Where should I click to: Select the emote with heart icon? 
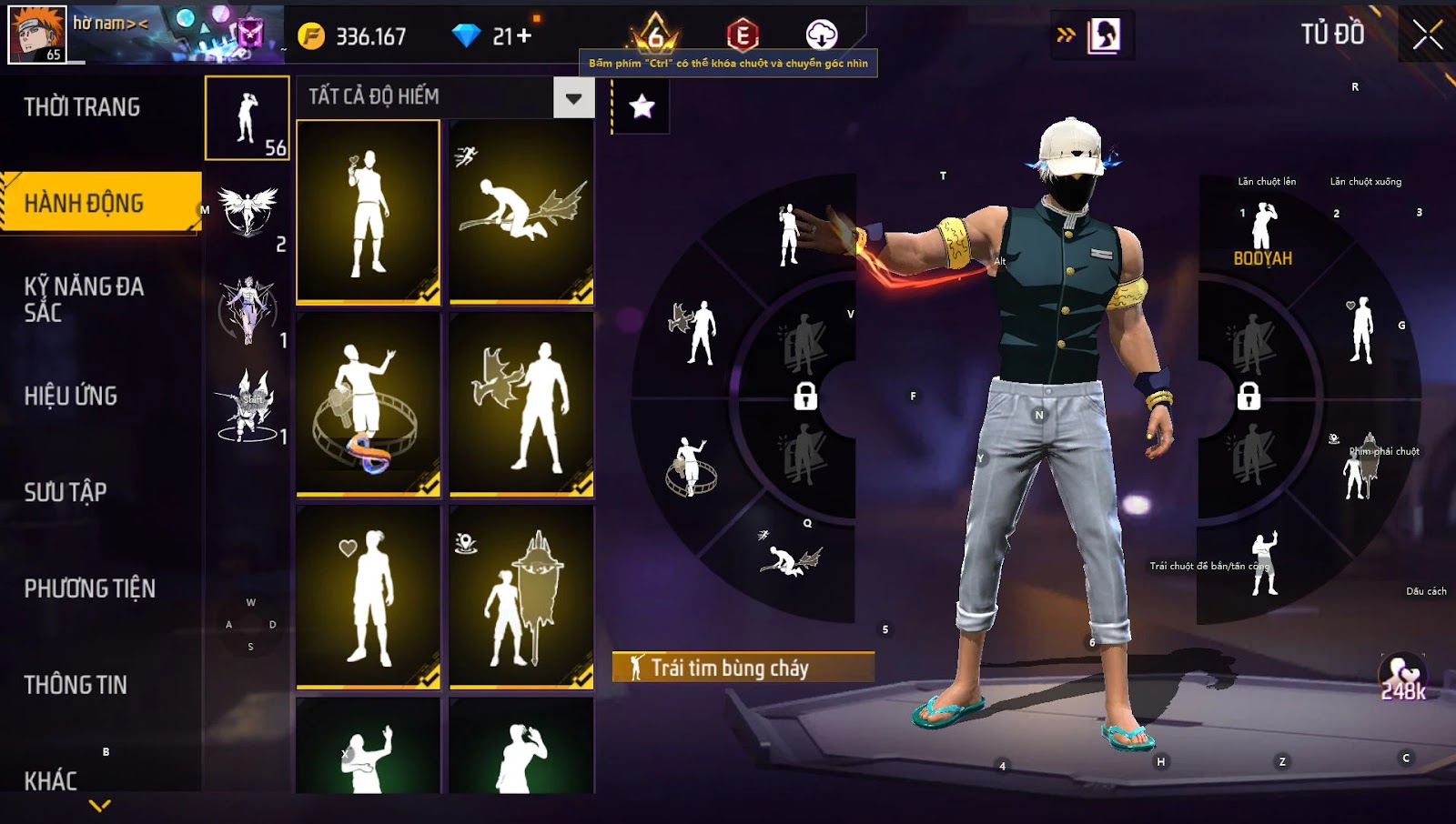click(369, 596)
